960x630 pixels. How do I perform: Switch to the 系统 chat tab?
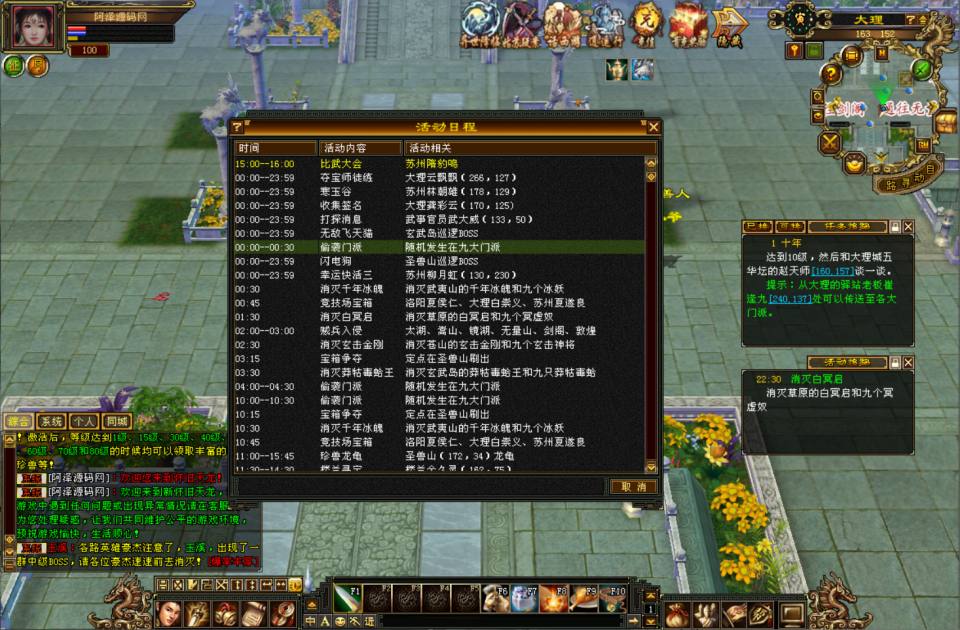[52, 422]
